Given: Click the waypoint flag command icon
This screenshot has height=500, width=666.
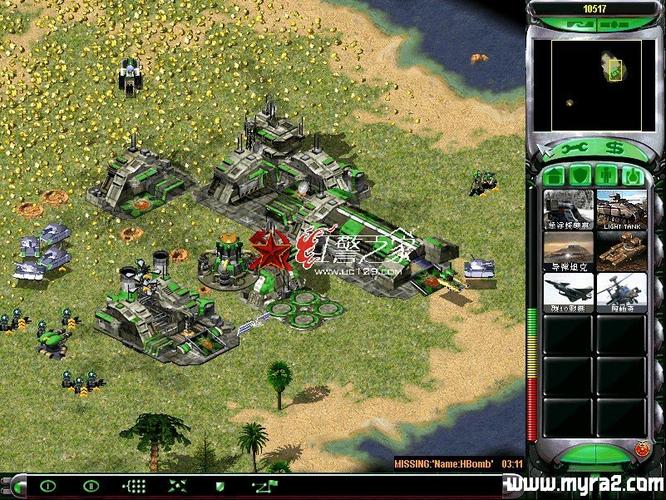Looking at the screenshot, I should click(x=264, y=486).
